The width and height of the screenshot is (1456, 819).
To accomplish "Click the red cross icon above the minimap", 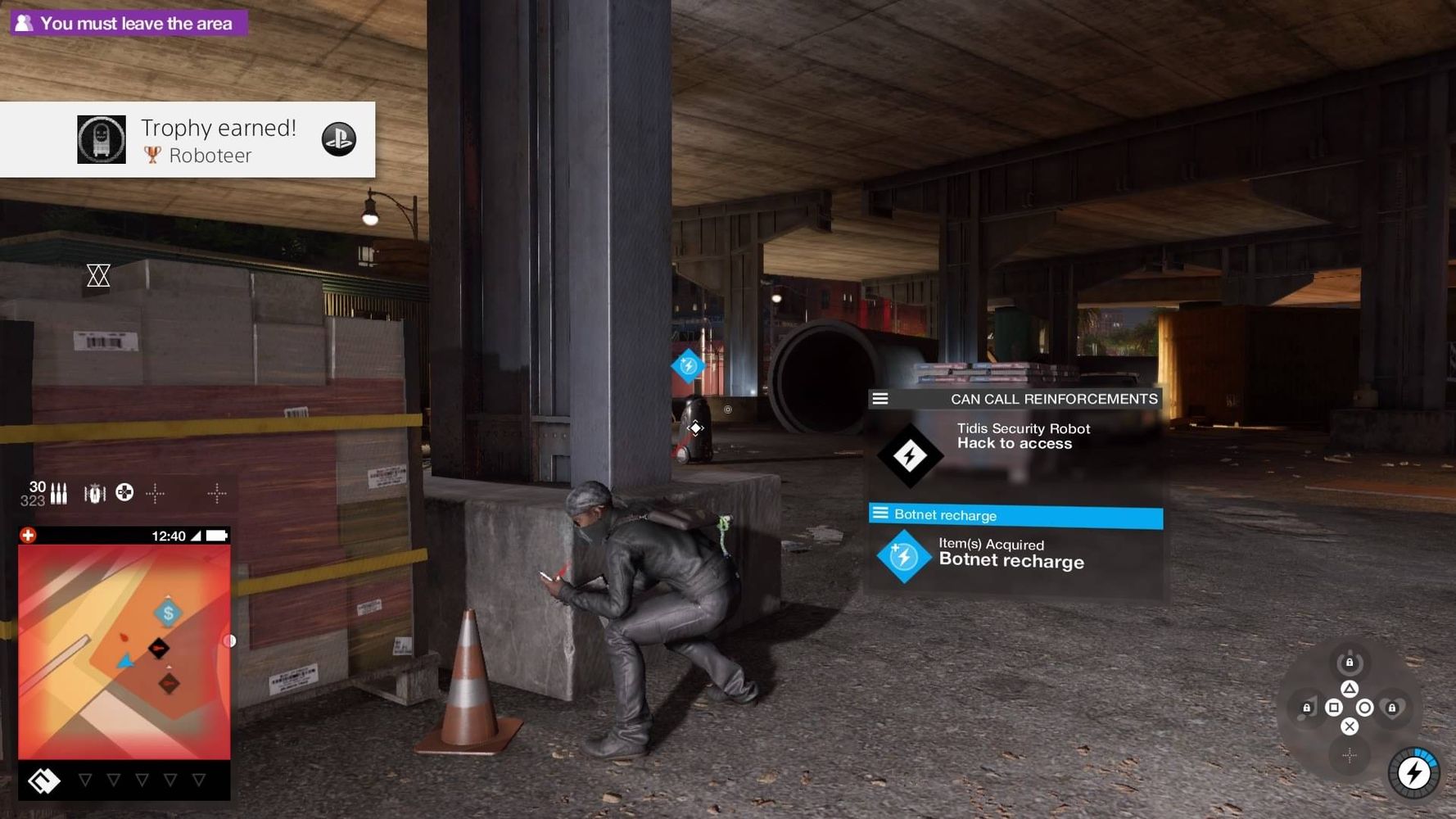I will 28,536.
